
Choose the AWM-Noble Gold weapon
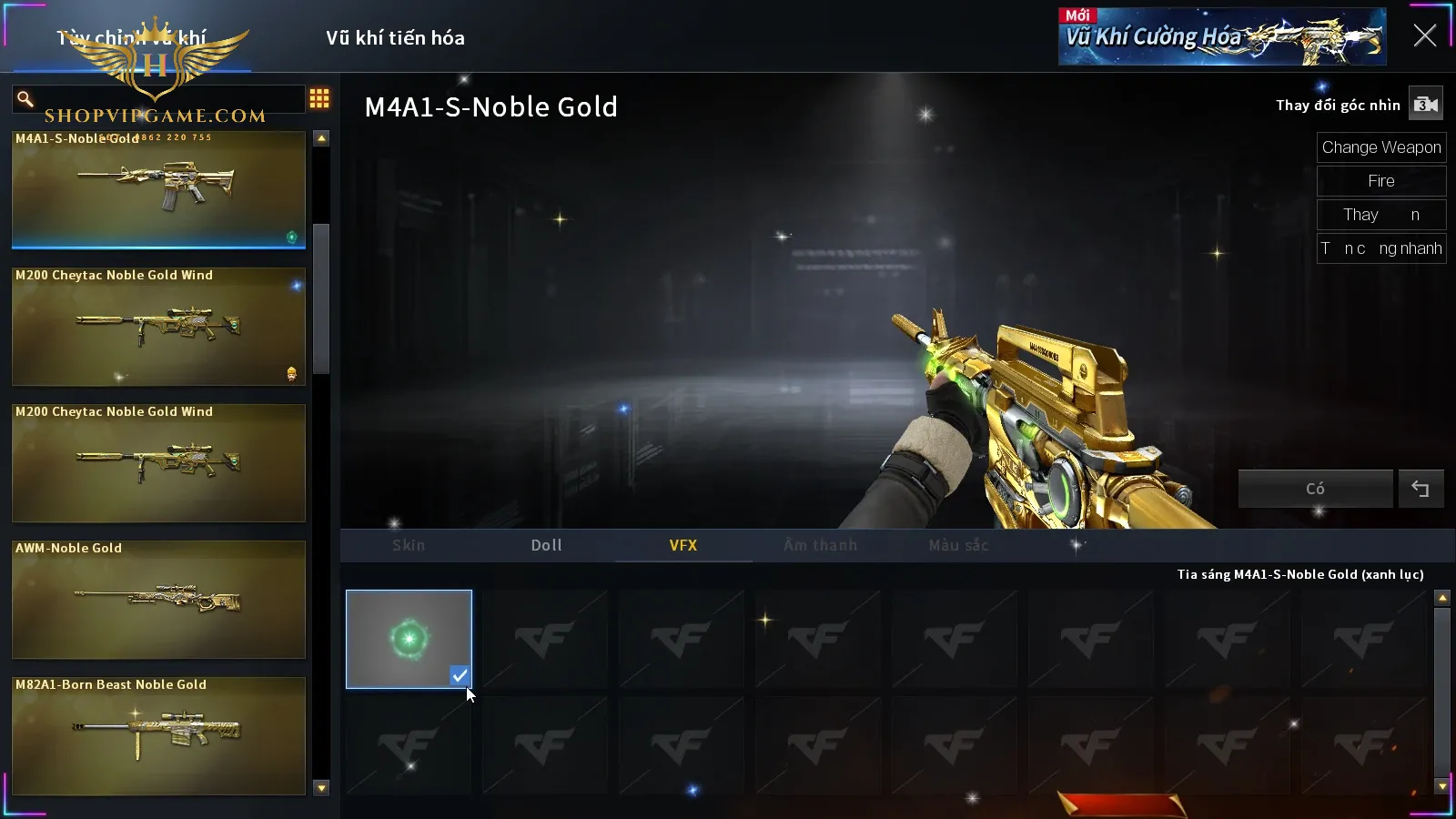click(158, 599)
